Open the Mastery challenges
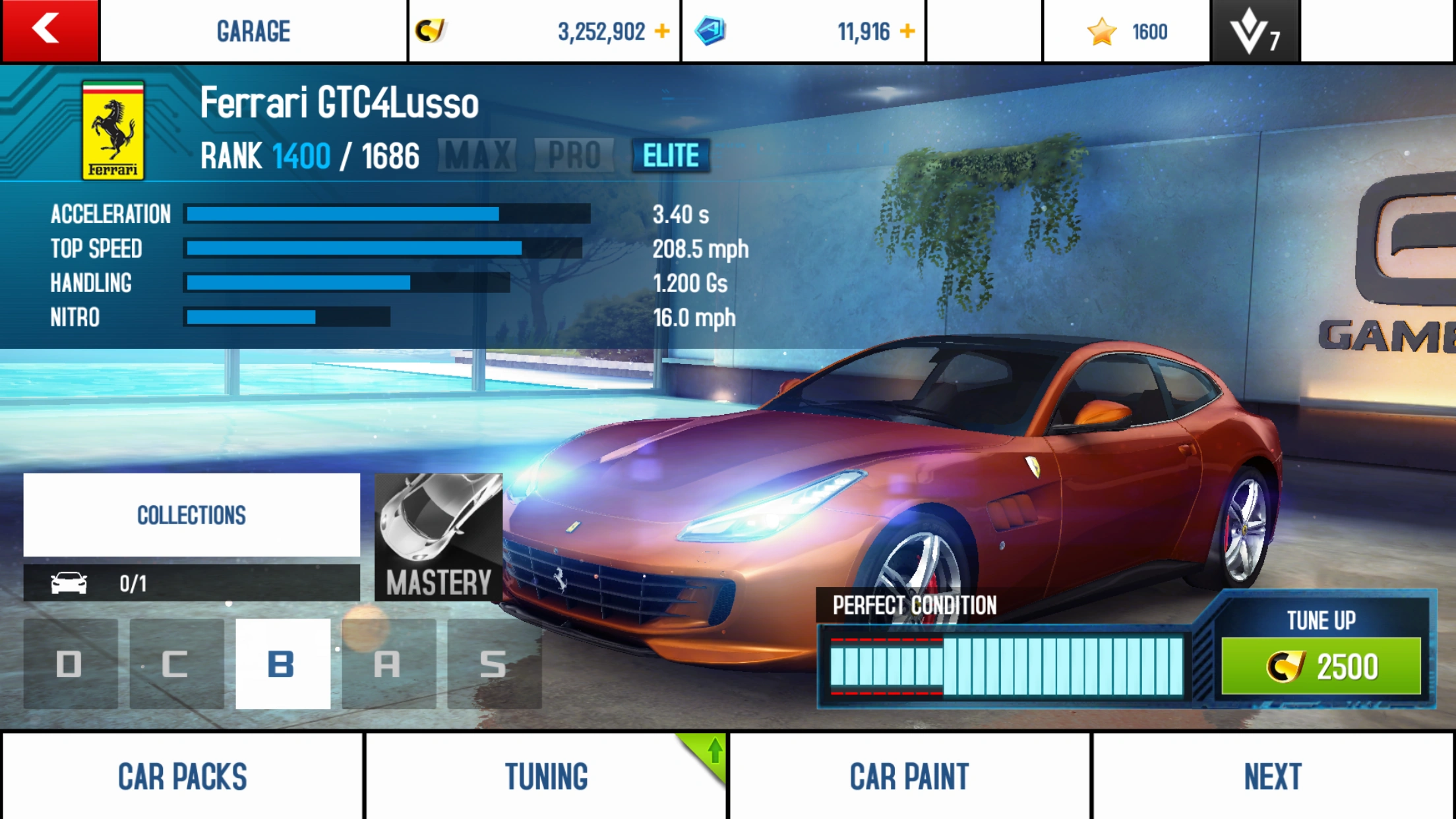Screen dimensions: 1456x819 click(439, 537)
